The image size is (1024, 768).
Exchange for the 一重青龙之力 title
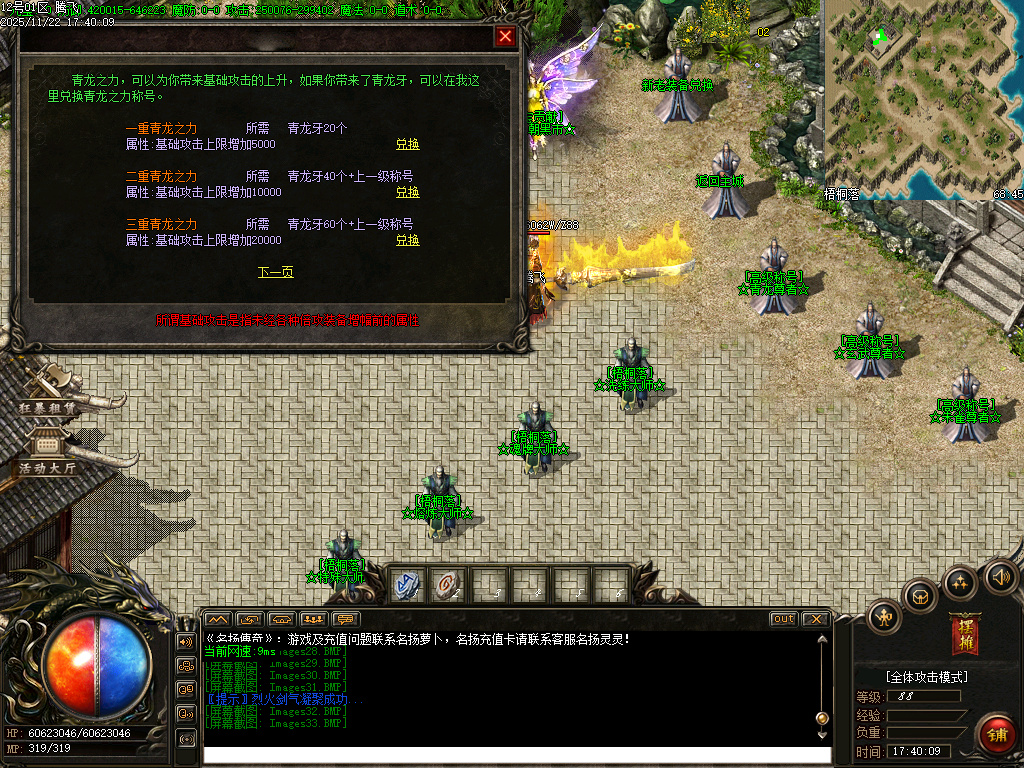pyautogui.click(x=407, y=144)
